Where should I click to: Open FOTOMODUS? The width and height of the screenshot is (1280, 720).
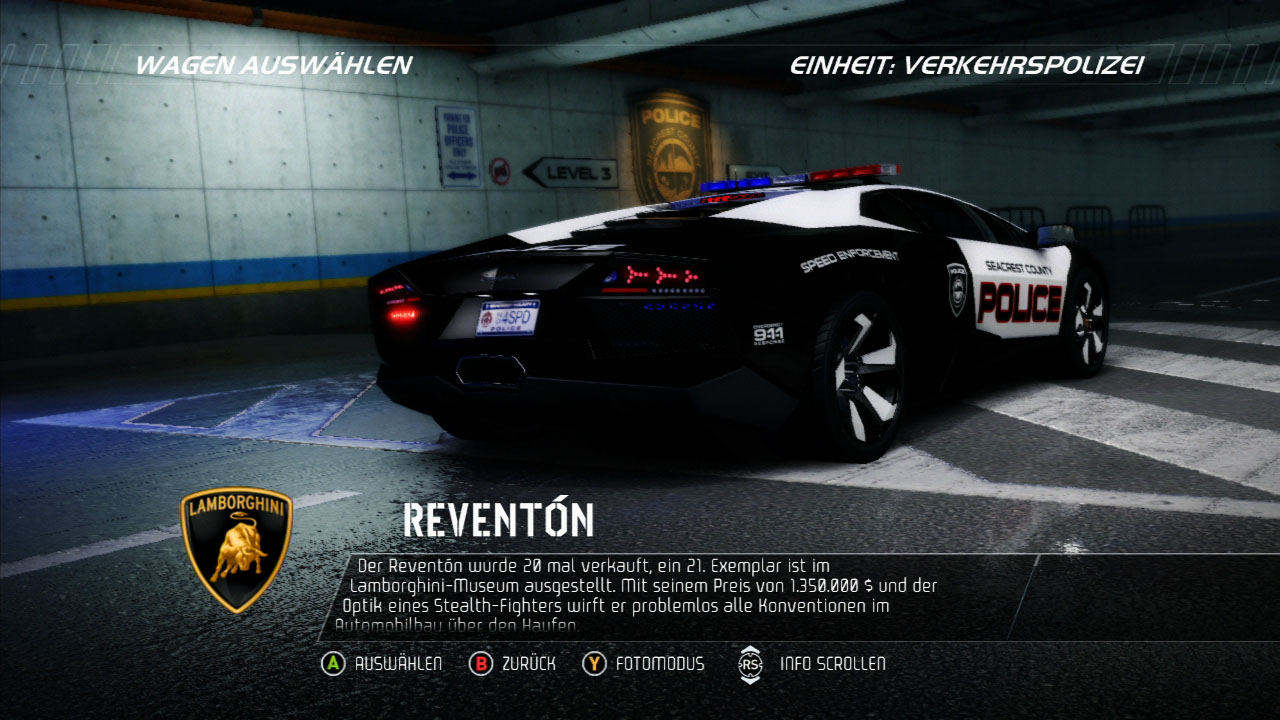(x=660, y=663)
